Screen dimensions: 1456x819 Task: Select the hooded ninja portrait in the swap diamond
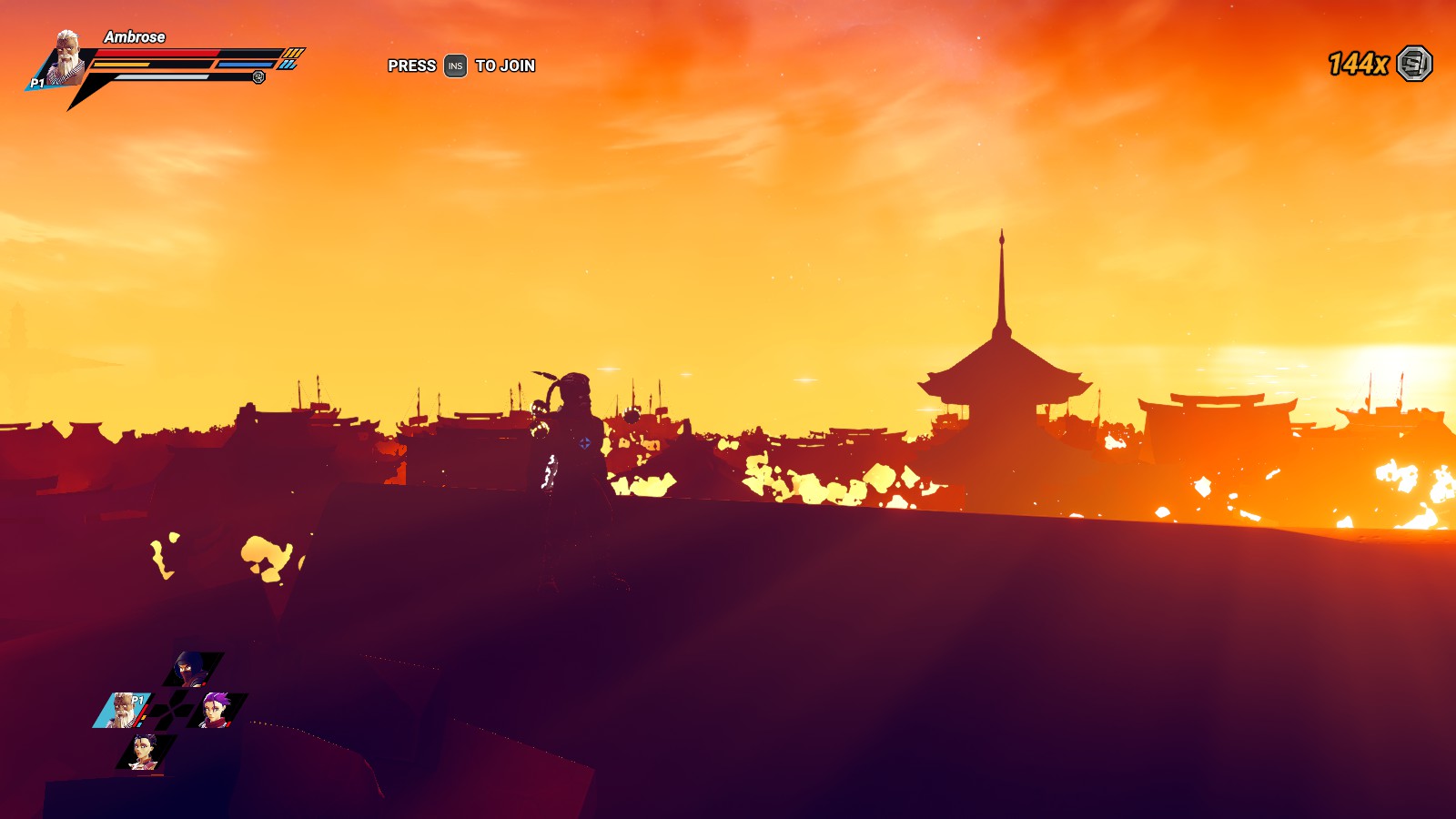pos(187,669)
